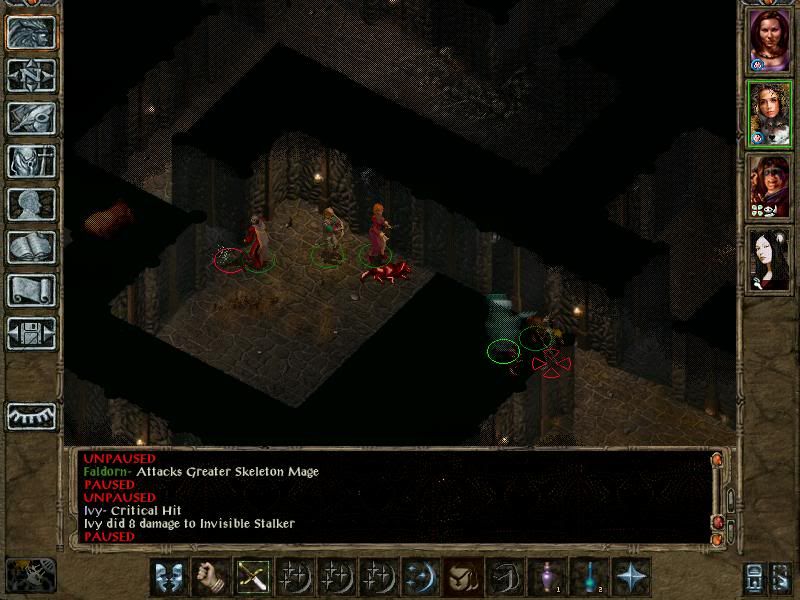
Task: Select the third character portrait with status icons
Action: pos(770,187)
